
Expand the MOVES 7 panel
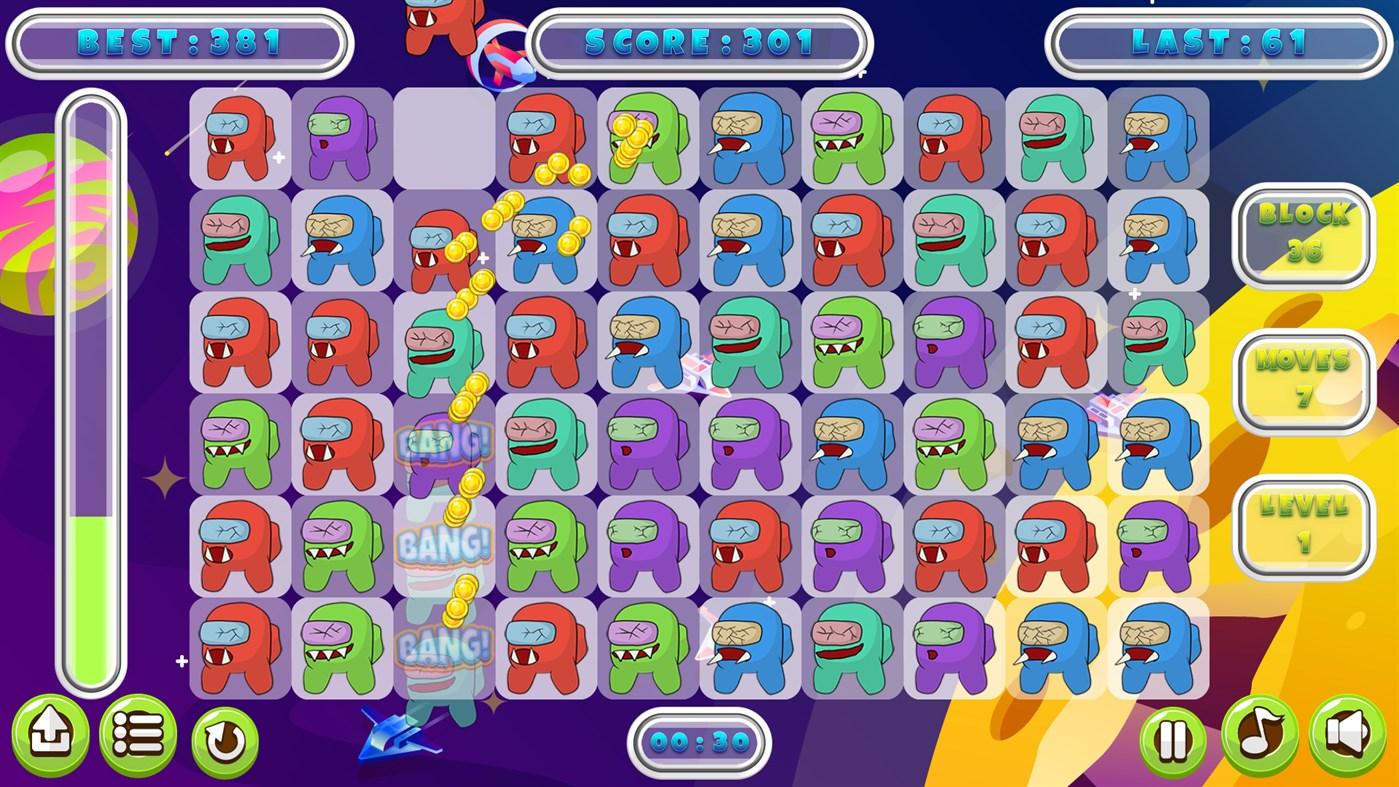click(1303, 381)
